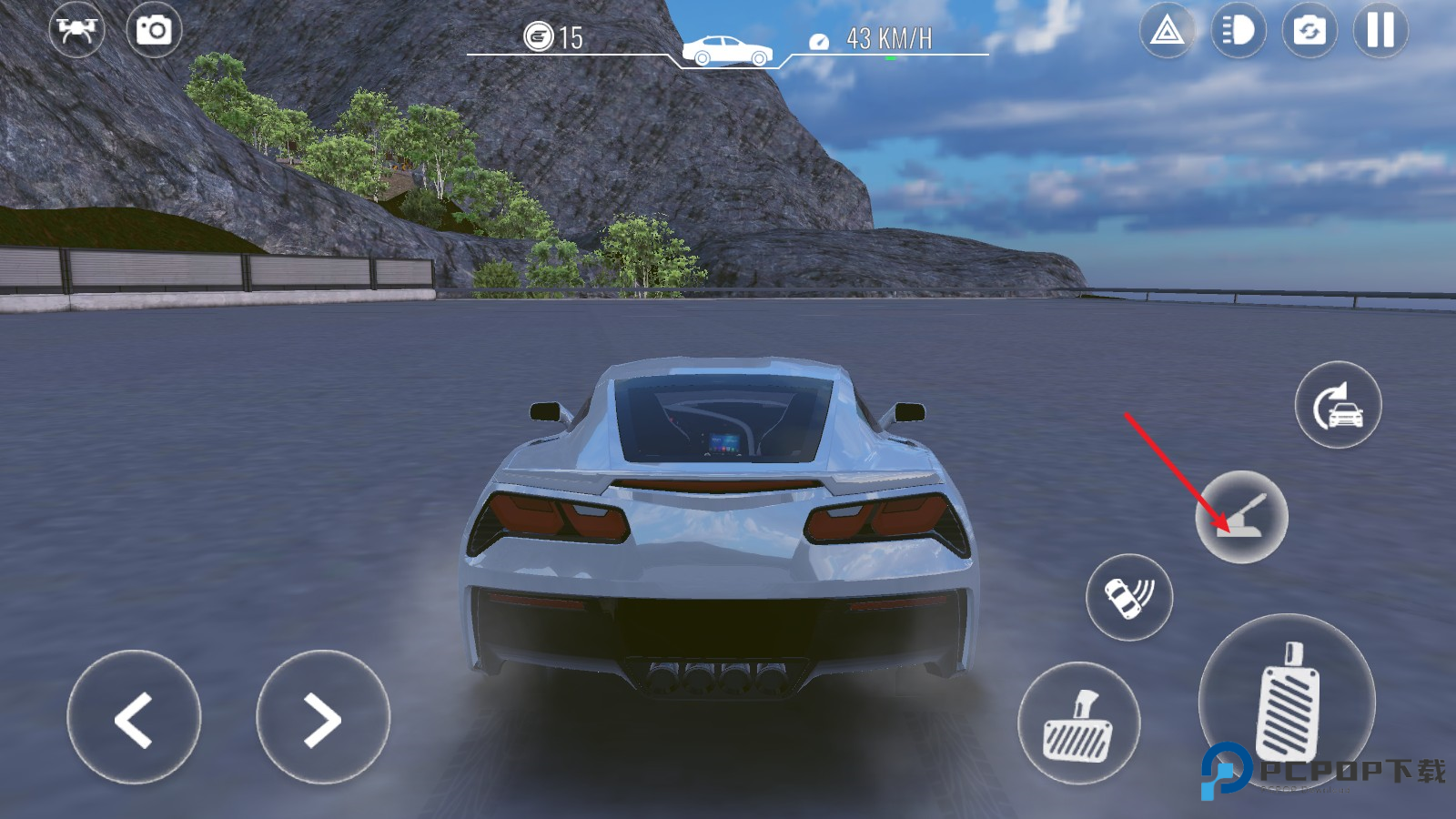1456x819 pixels.
Task: Pause the game
Action: pos(1380,30)
